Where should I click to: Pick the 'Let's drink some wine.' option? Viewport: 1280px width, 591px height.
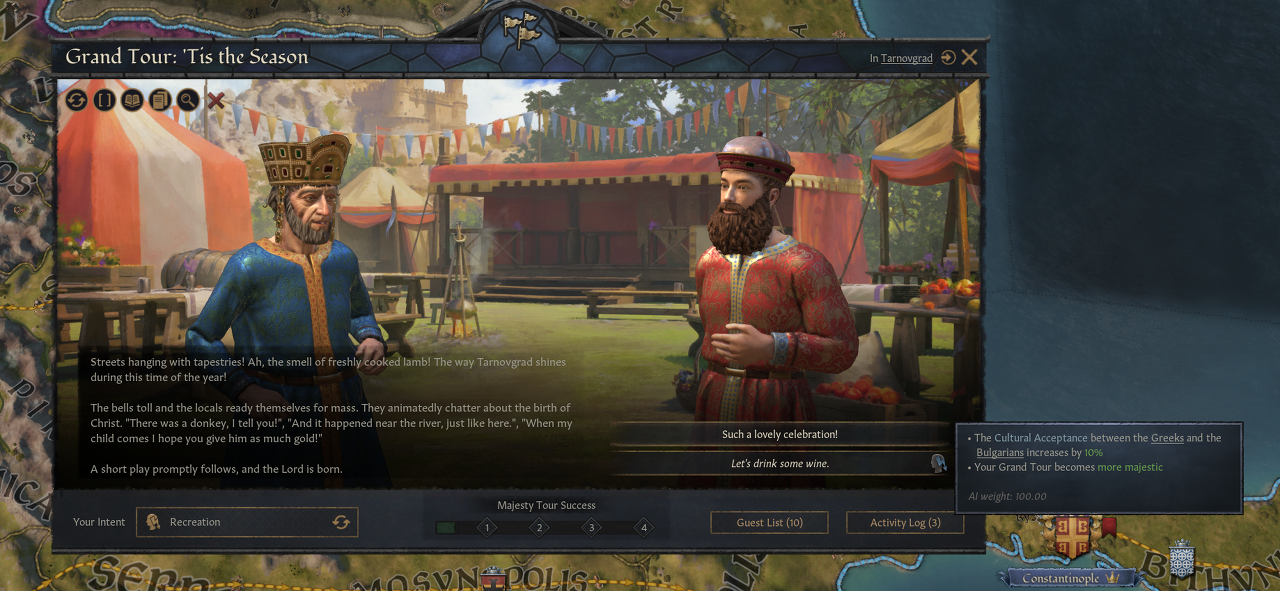779,463
